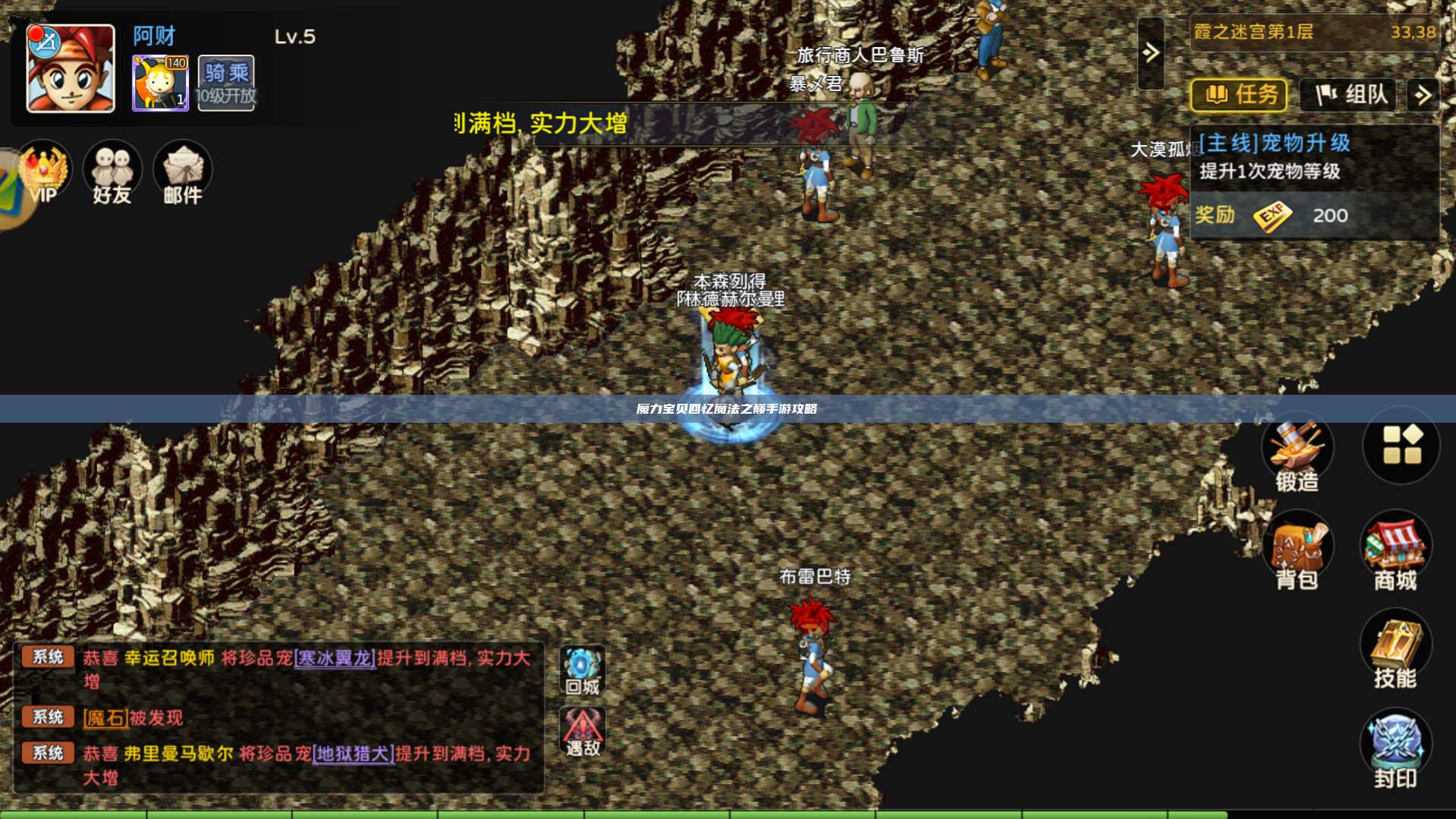Select the [主线]宠物升级 quest entry
The height and width of the screenshot is (819, 1456).
tap(1275, 143)
